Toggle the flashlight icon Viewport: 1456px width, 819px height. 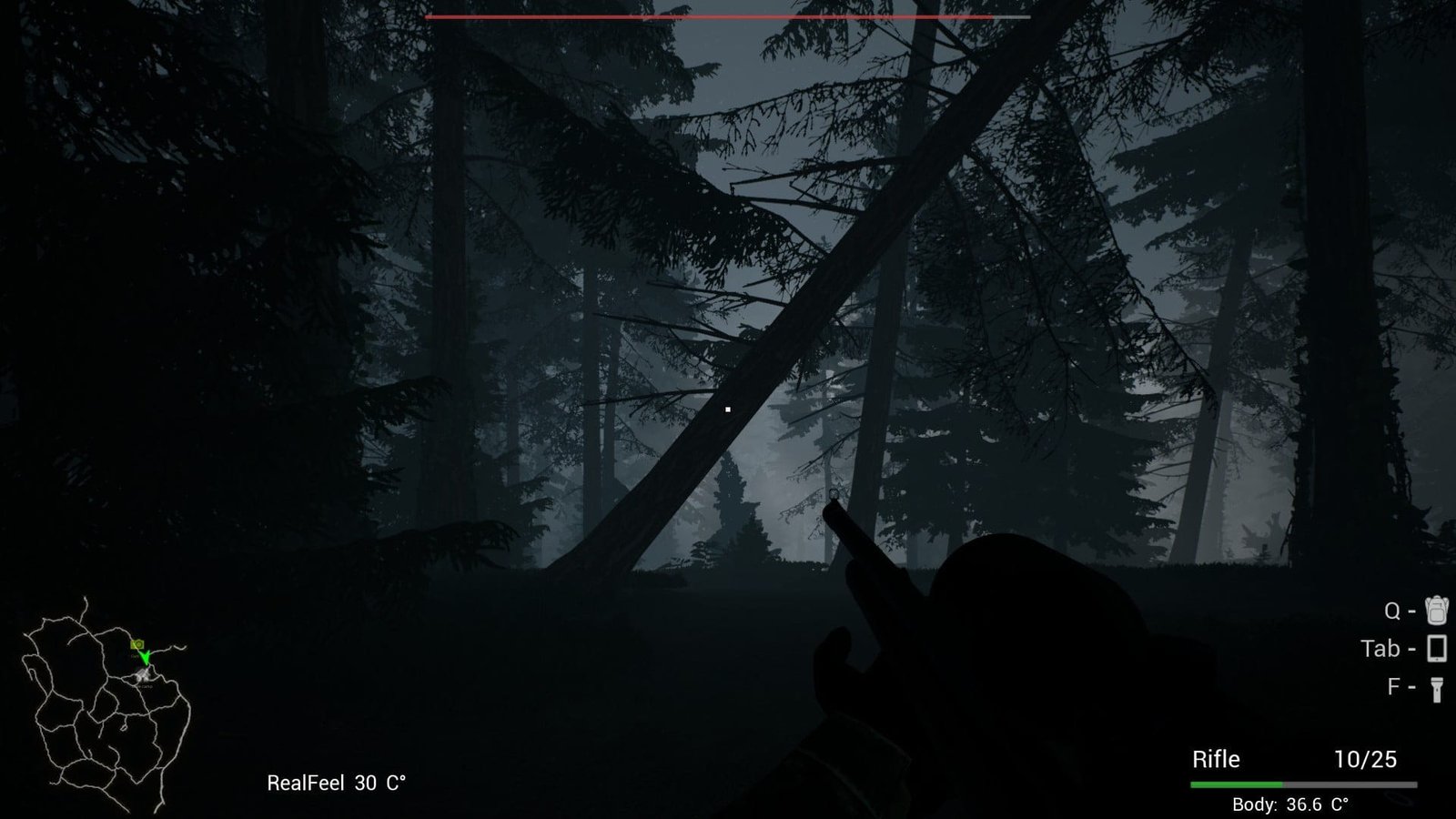tap(1436, 688)
